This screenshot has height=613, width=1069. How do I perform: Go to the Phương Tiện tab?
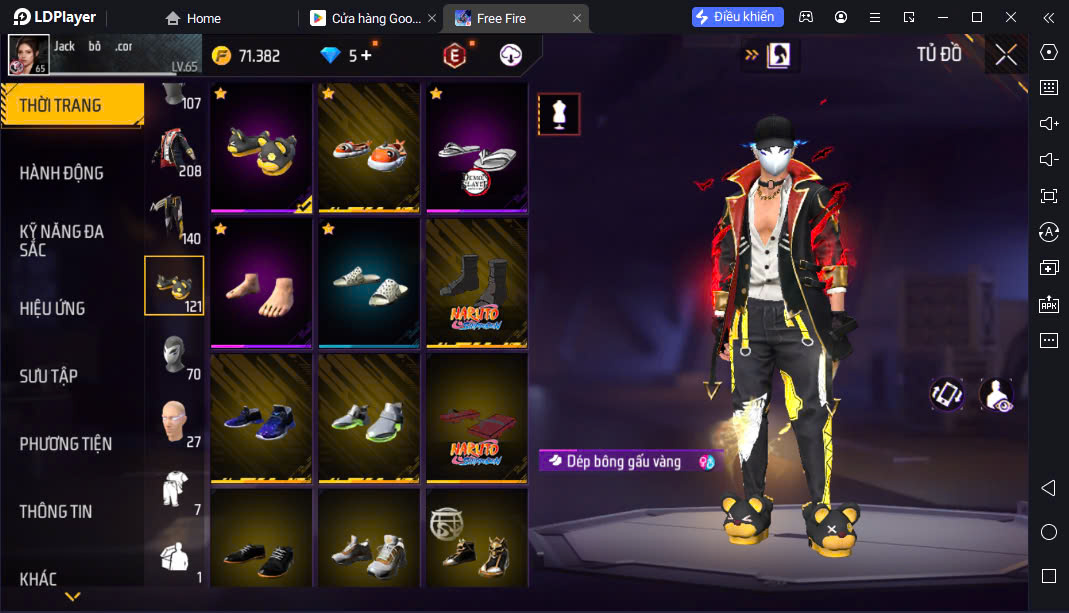tap(66, 443)
